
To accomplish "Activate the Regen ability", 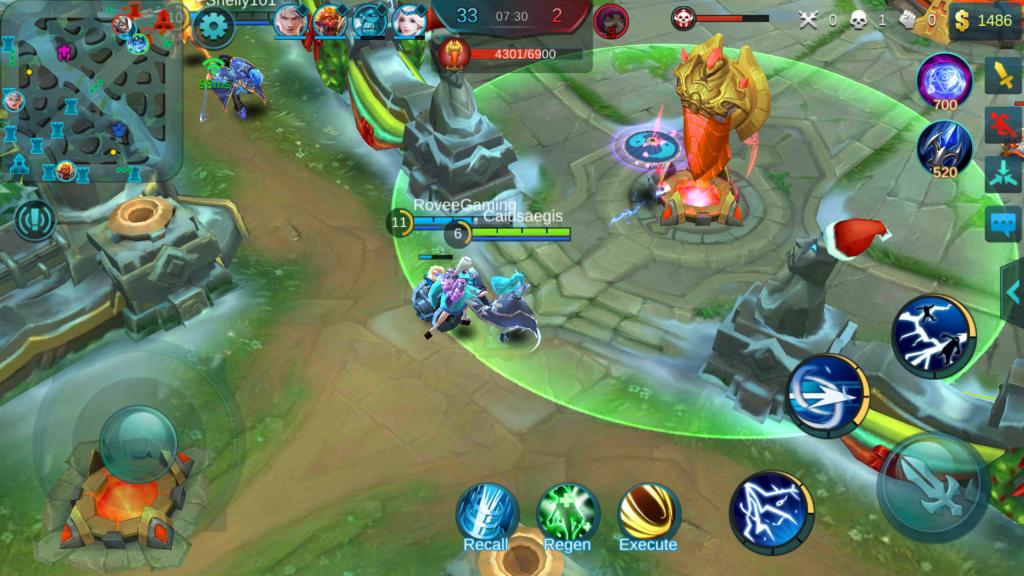I will 567,512.
